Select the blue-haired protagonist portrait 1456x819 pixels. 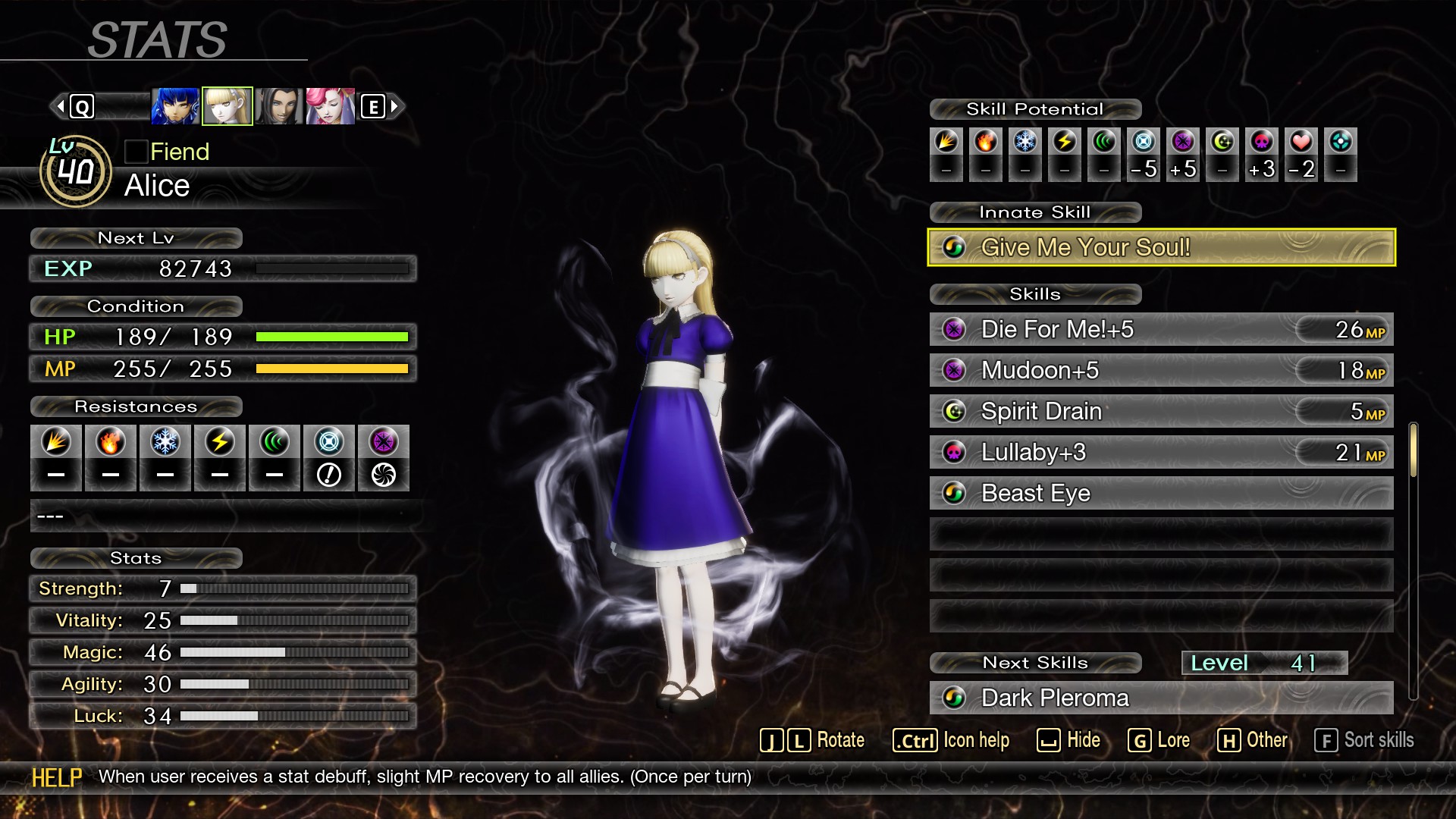pyautogui.click(x=175, y=106)
